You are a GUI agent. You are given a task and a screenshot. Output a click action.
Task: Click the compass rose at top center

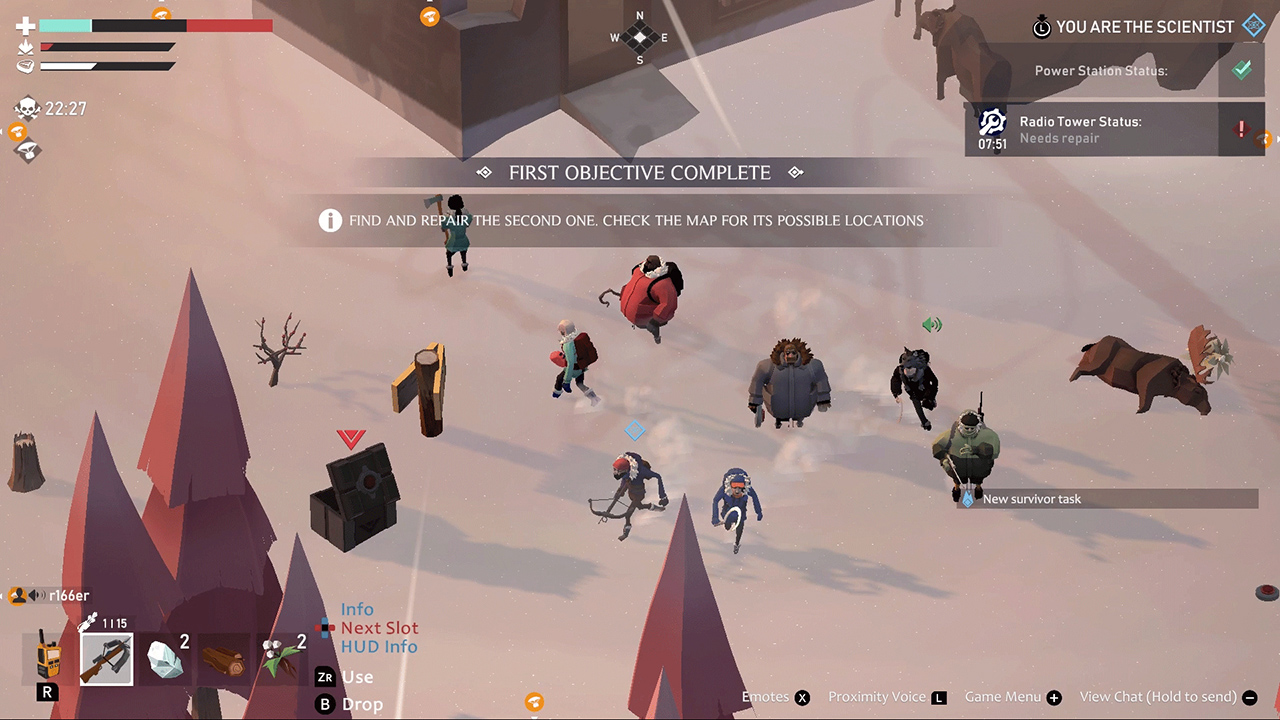pyautogui.click(x=639, y=37)
